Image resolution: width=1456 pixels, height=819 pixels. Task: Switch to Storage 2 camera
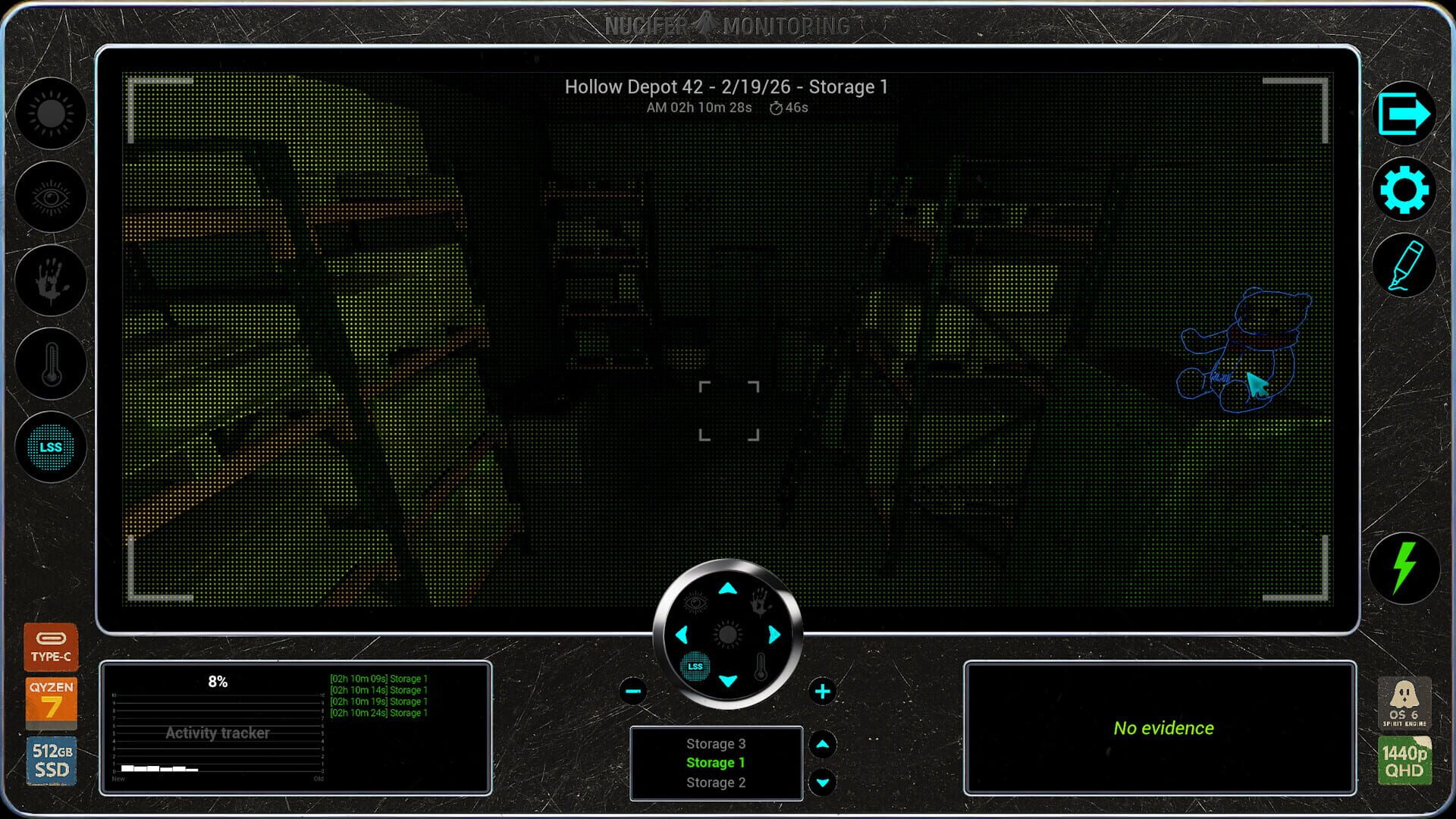(715, 782)
